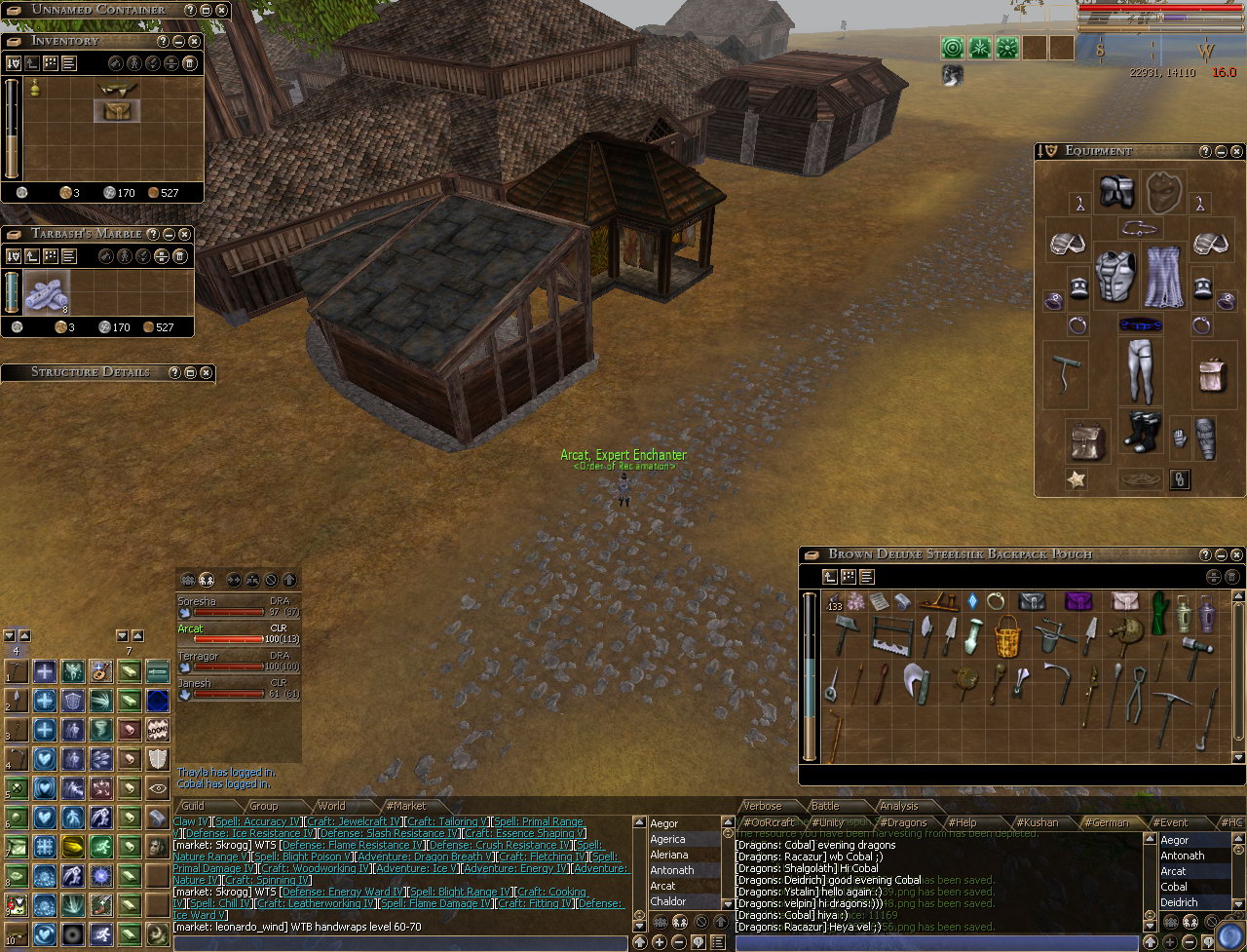Select the leg armor equipment slot
Viewport: 1247px width, 952px height.
tap(1136, 370)
